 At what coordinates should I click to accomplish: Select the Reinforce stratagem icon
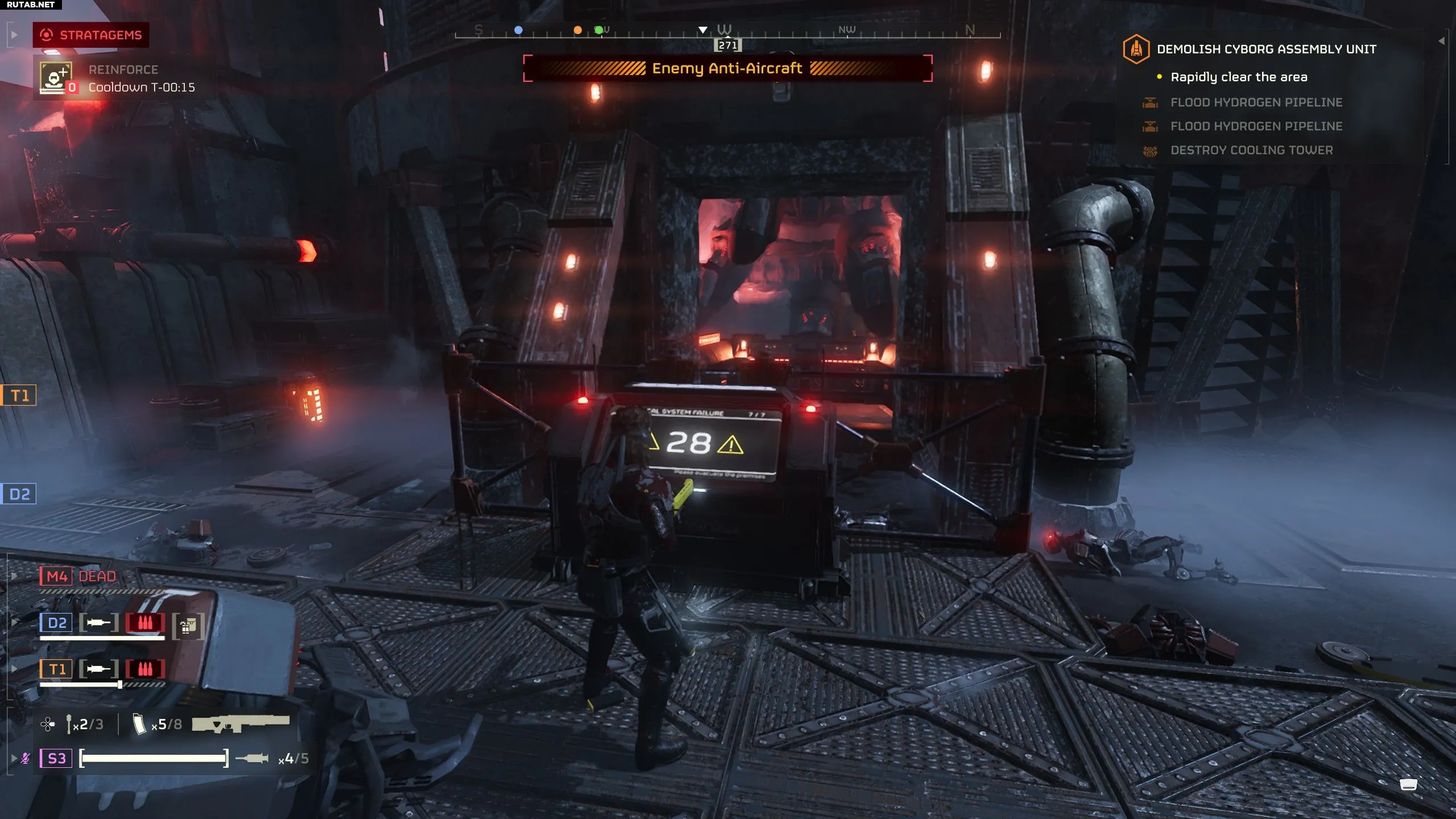tap(56, 77)
